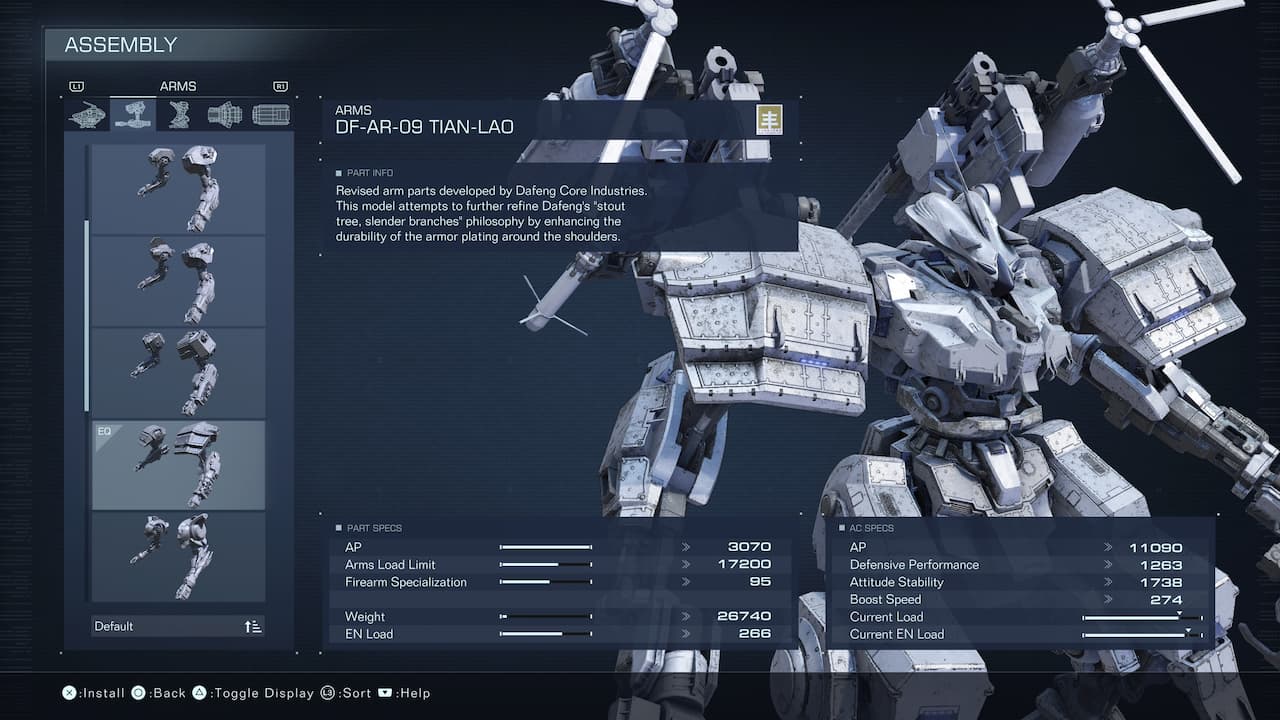
Task: Click the parts list scrollbar
Action: point(87,315)
